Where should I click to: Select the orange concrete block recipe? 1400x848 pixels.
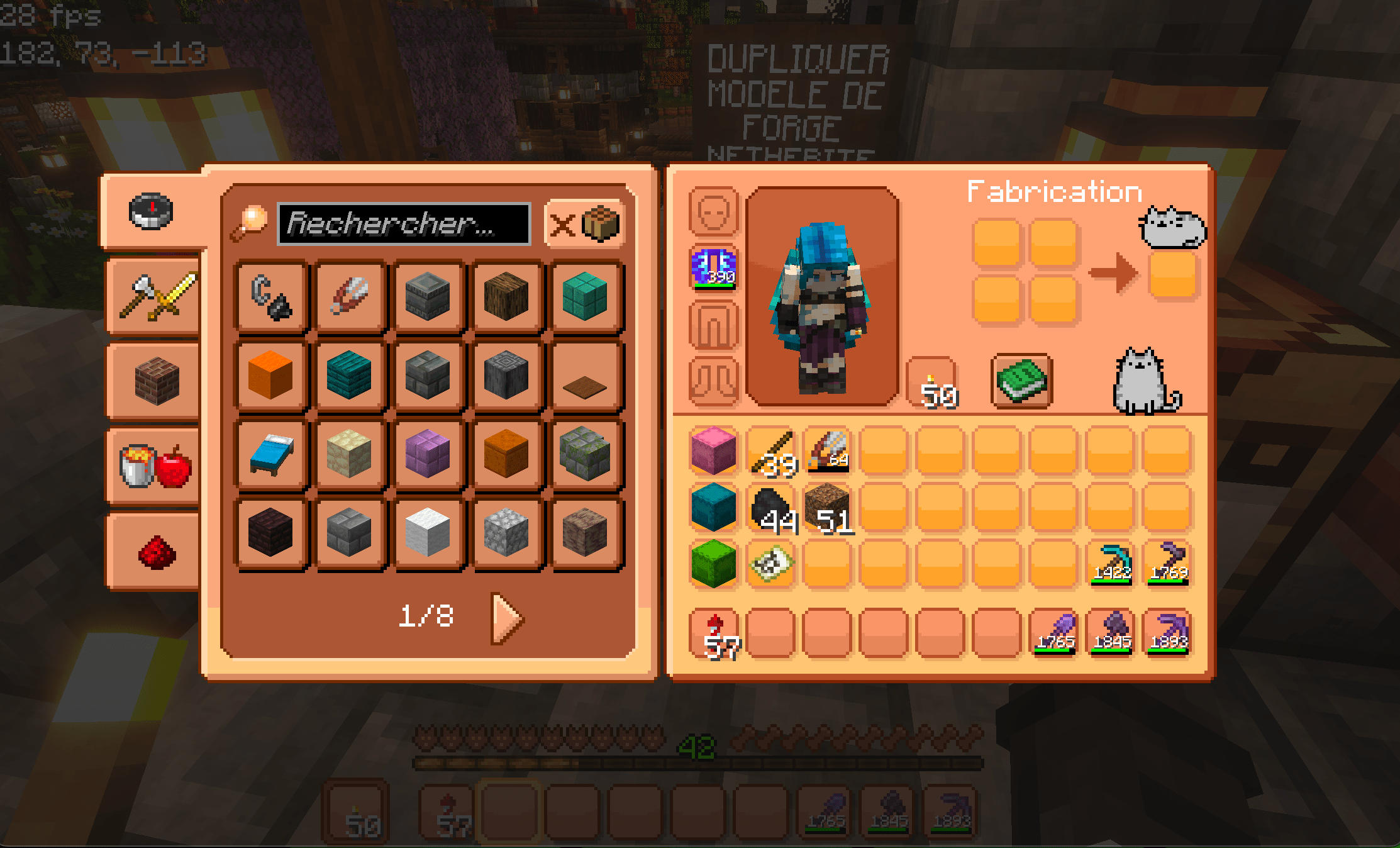pos(271,376)
